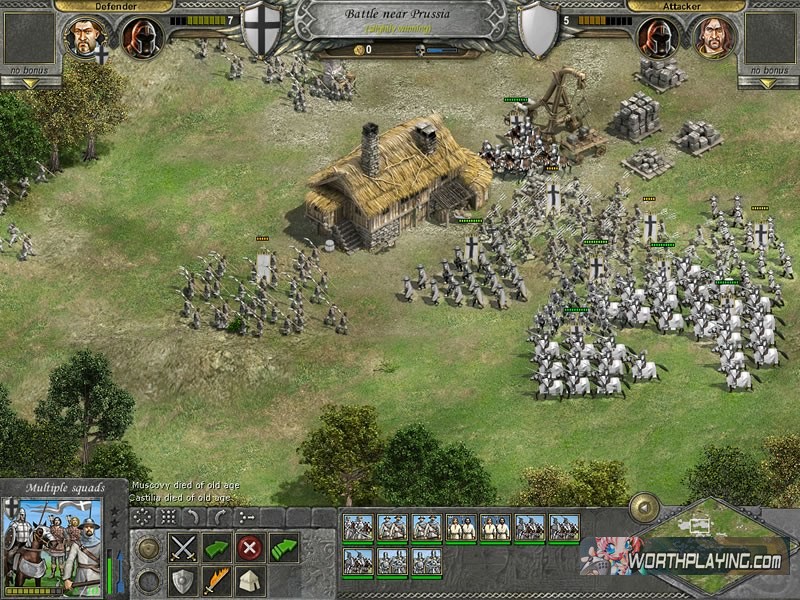This screenshot has width=800, height=600.
Task: Activate the flaming sword command
Action: [x=216, y=580]
